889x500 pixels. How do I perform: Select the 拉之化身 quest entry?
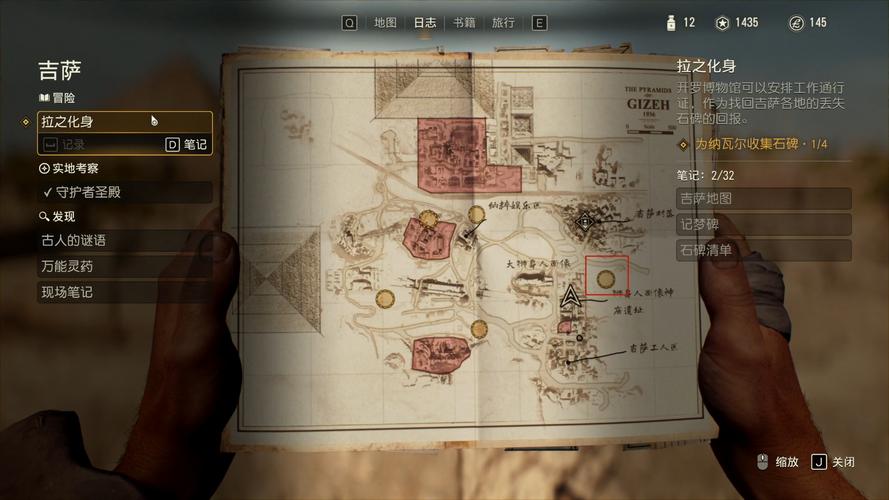click(125, 121)
